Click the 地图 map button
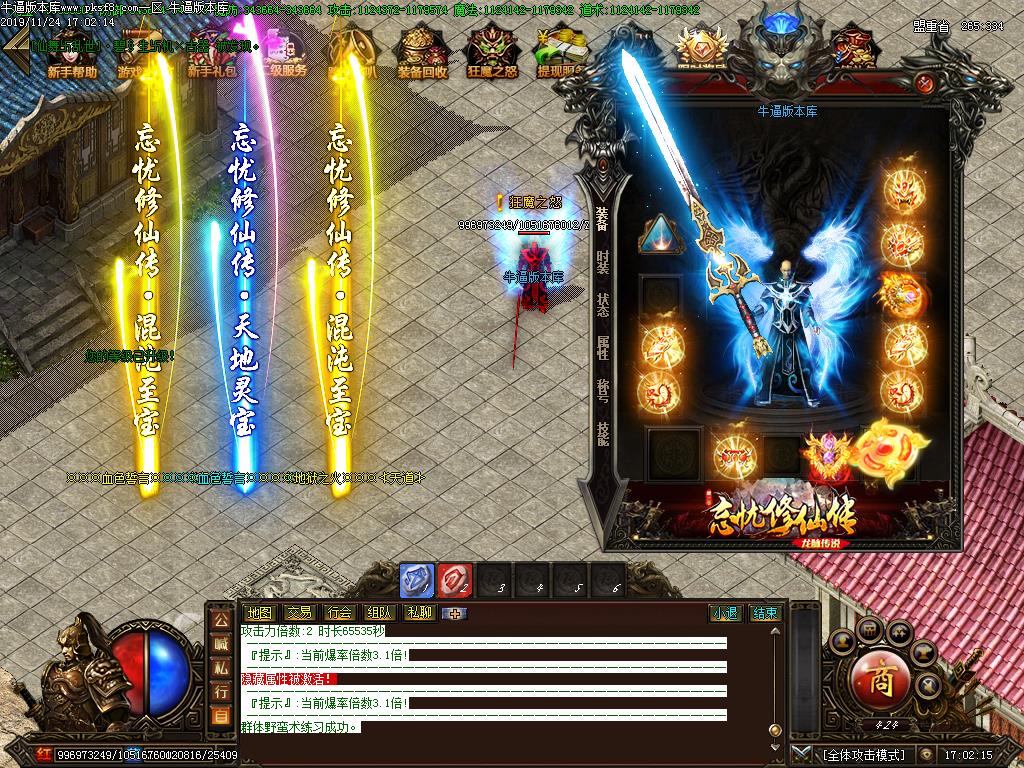 [259, 613]
